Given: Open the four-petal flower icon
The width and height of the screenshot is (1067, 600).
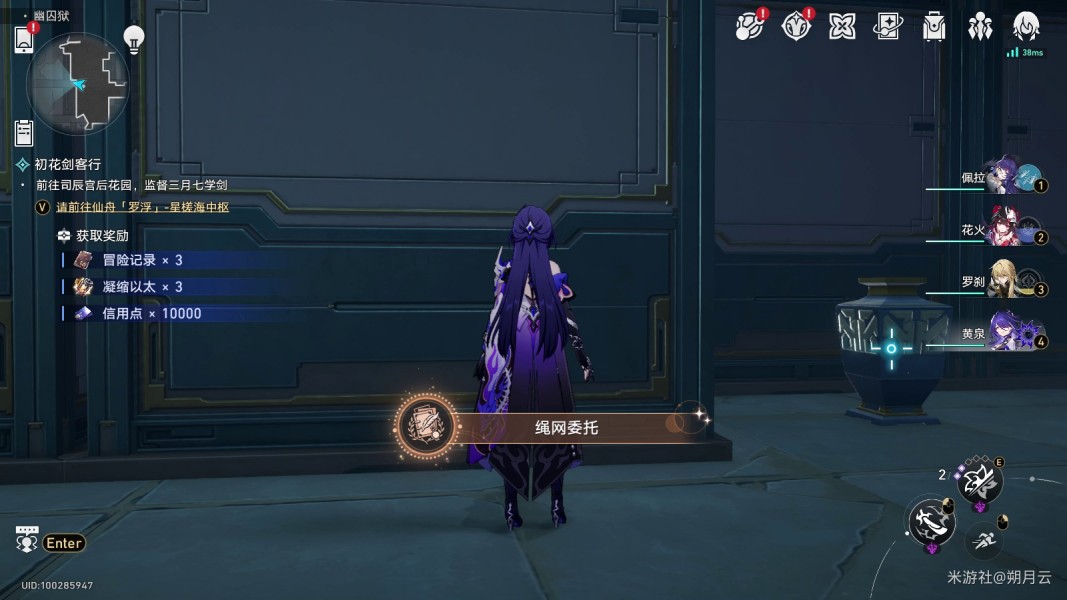Looking at the screenshot, I should coord(842,27).
